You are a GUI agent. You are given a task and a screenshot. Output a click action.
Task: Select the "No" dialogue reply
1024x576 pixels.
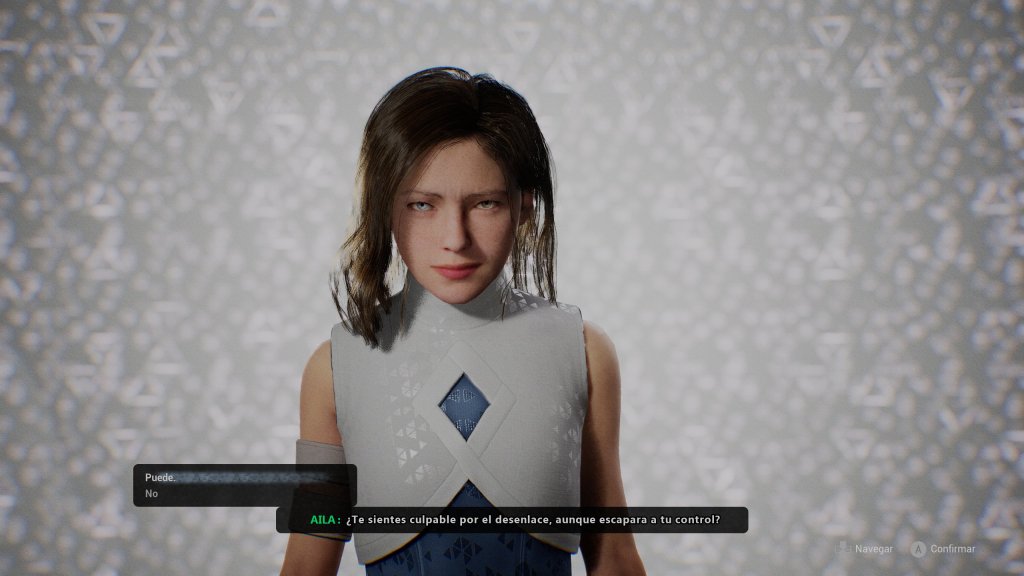(x=152, y=494)
